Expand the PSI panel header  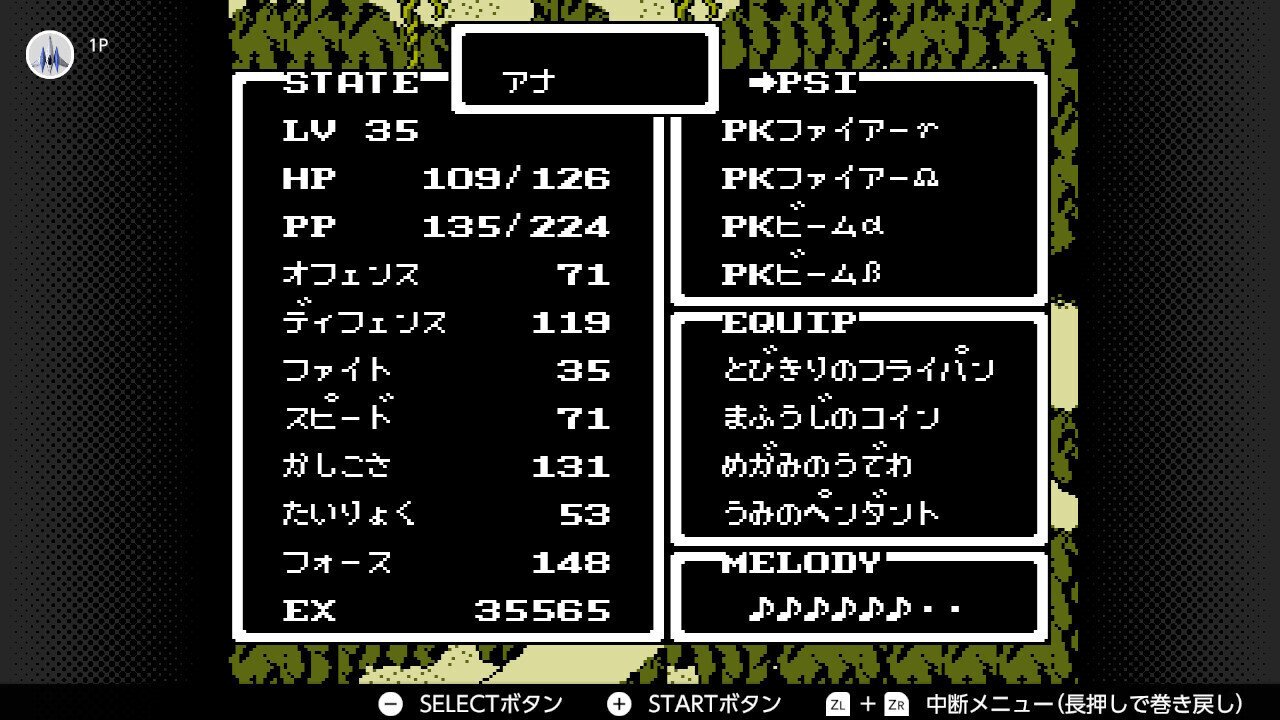pos(815,84)
